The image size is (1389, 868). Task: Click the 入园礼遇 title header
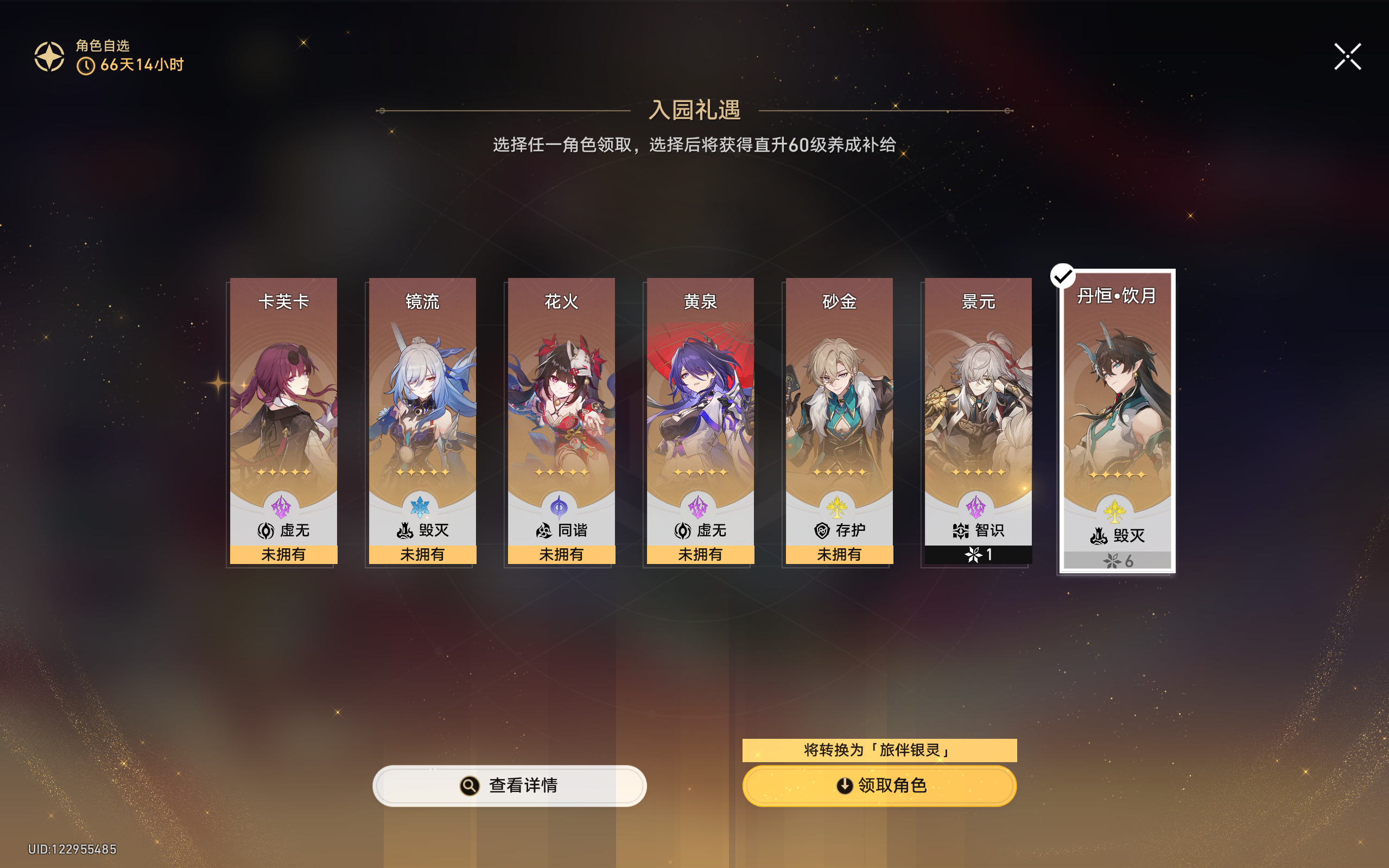click(x=695, y=110)
